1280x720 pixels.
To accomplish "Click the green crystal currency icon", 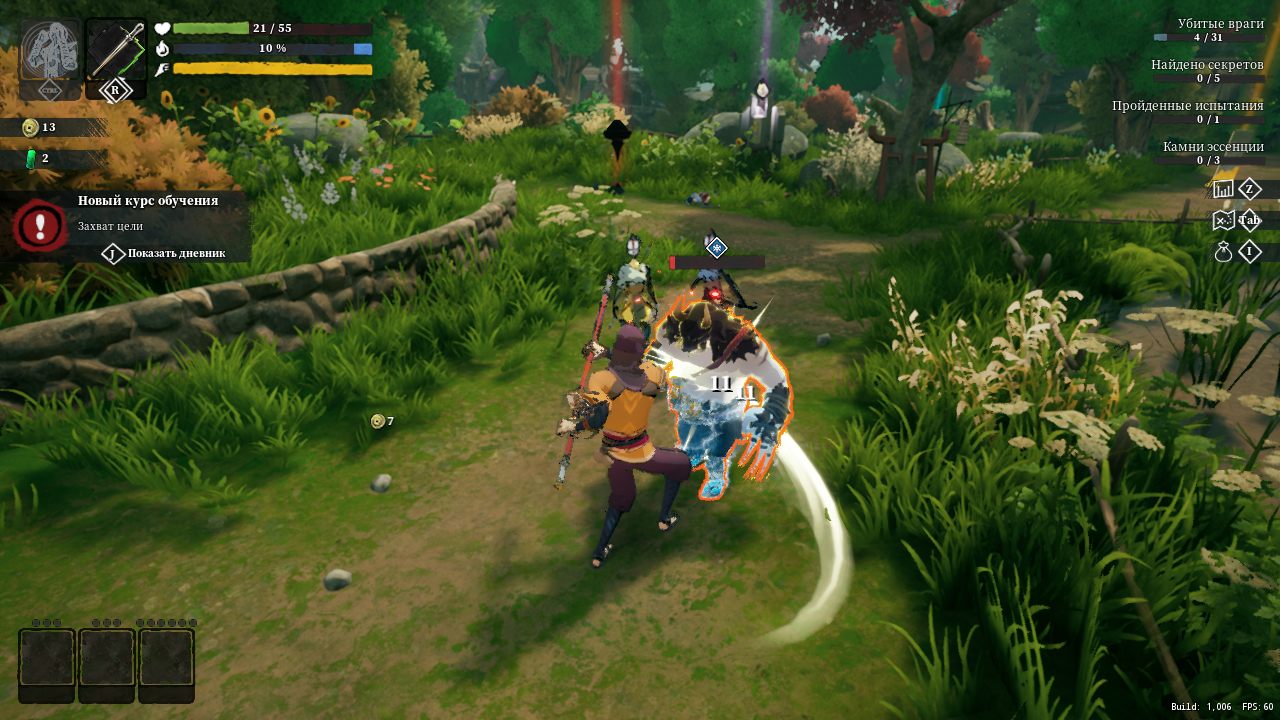I will 30,158.
